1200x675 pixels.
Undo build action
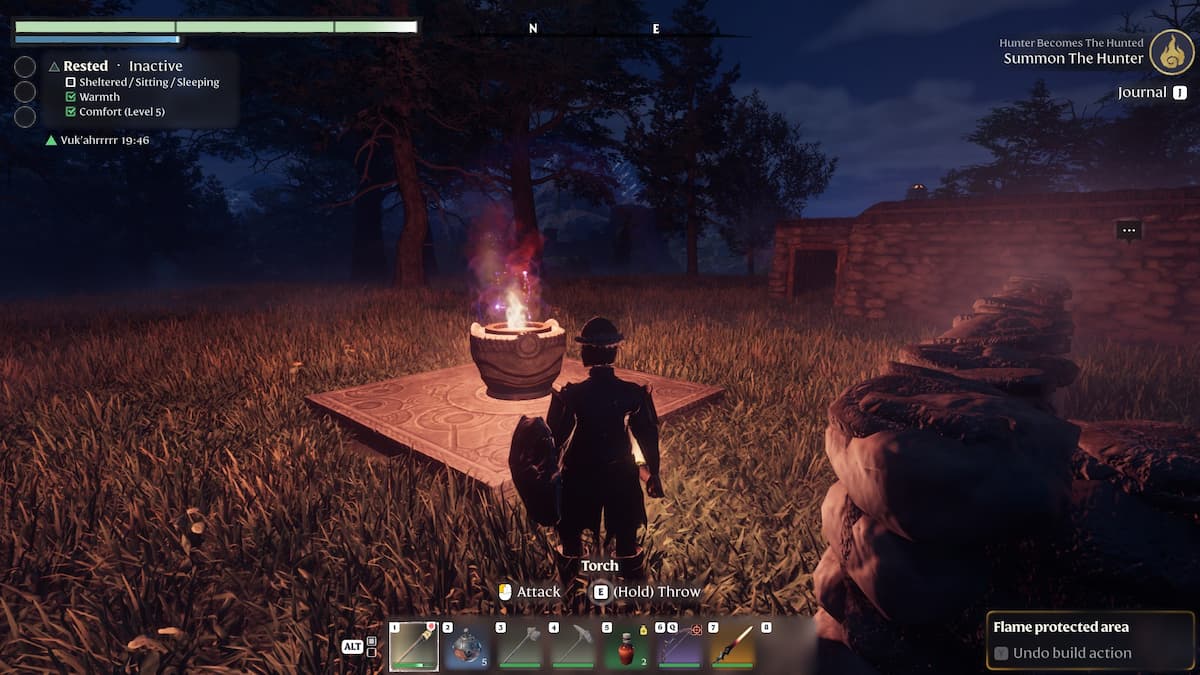[x=1072, y=653]
